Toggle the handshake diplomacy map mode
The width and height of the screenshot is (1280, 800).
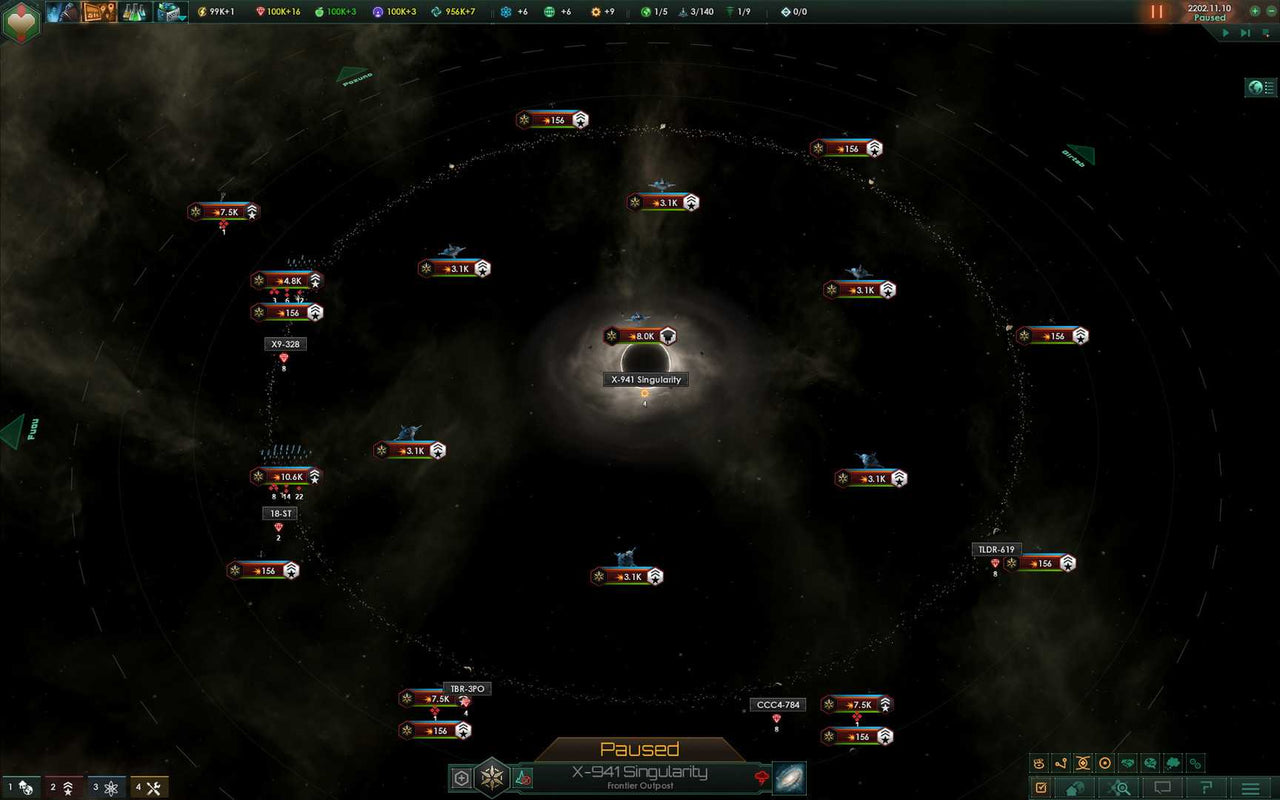(x=1127, y=763)
